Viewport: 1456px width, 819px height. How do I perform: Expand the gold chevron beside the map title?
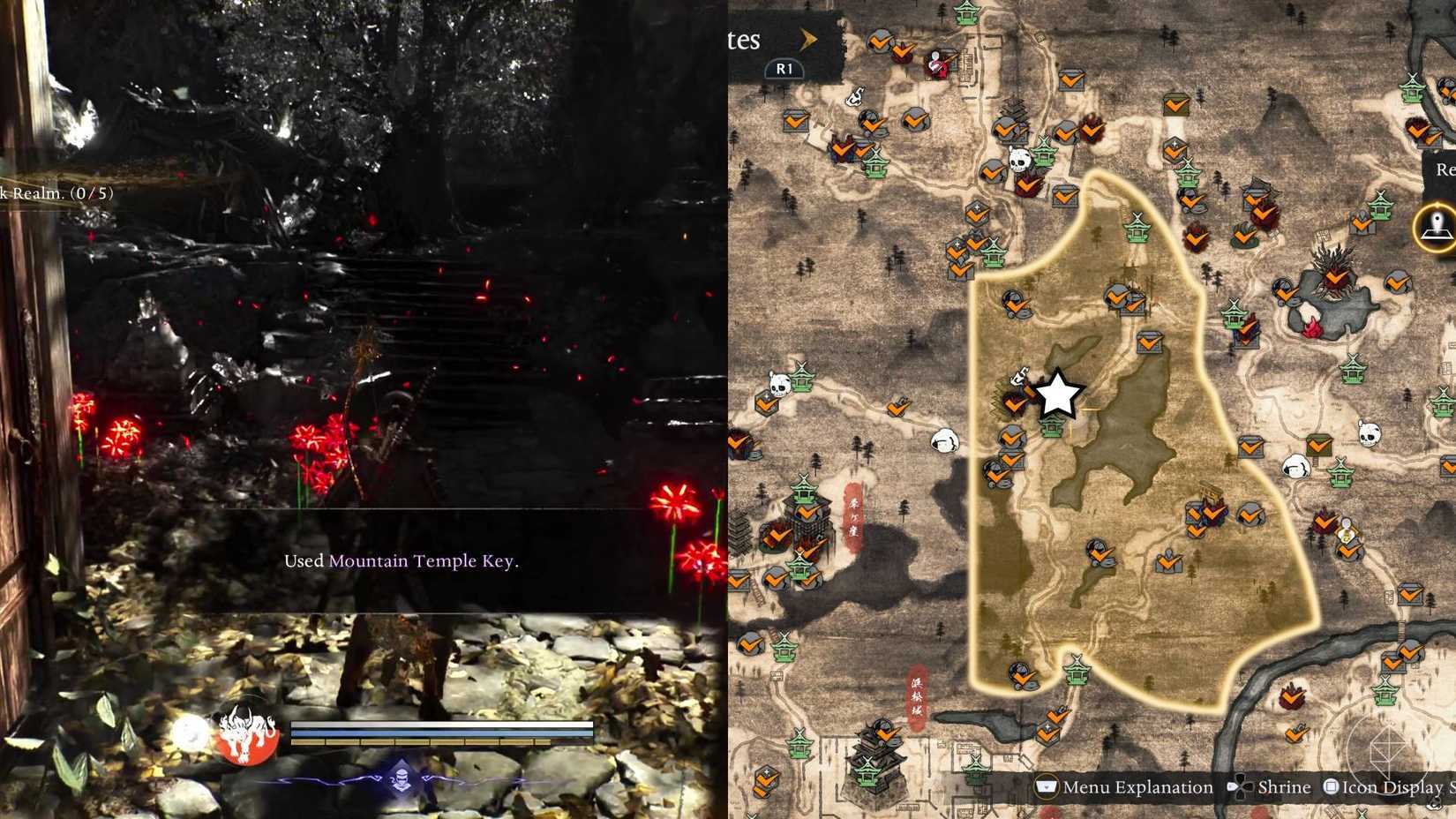[x=808, y=40]
